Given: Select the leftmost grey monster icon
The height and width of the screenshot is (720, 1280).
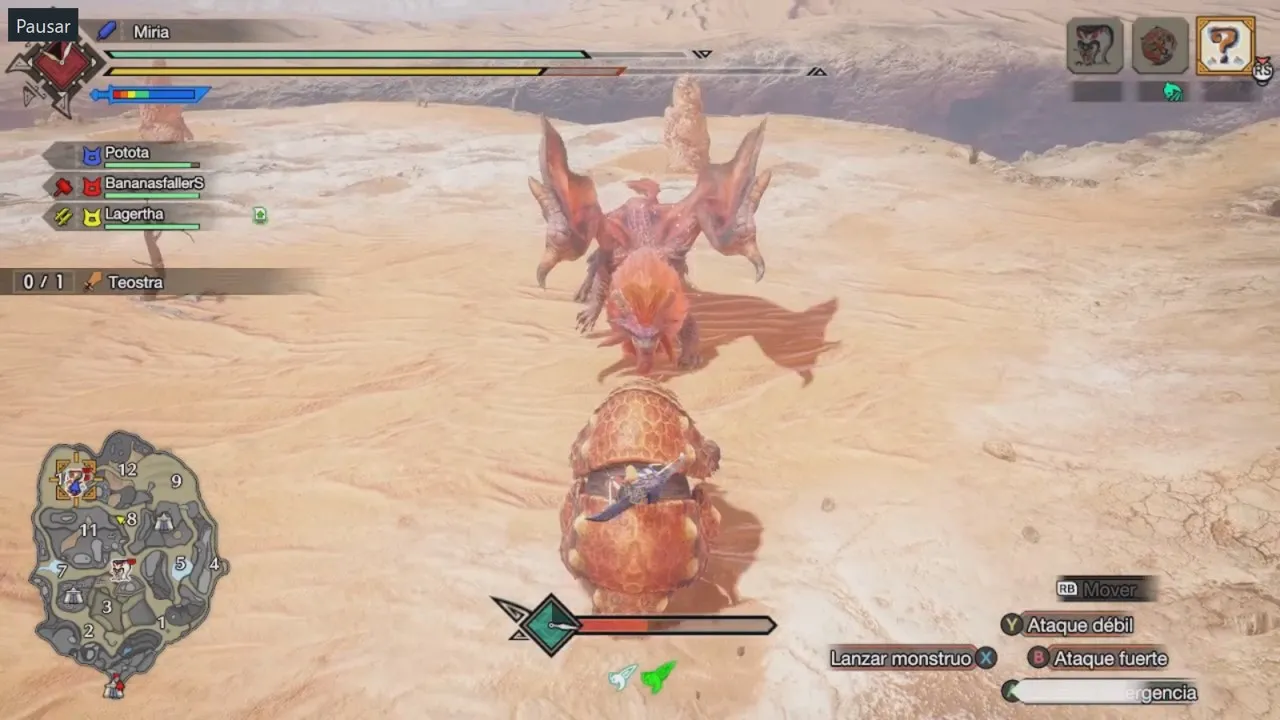Looking at the screenshot, I should pos(1095,45).
